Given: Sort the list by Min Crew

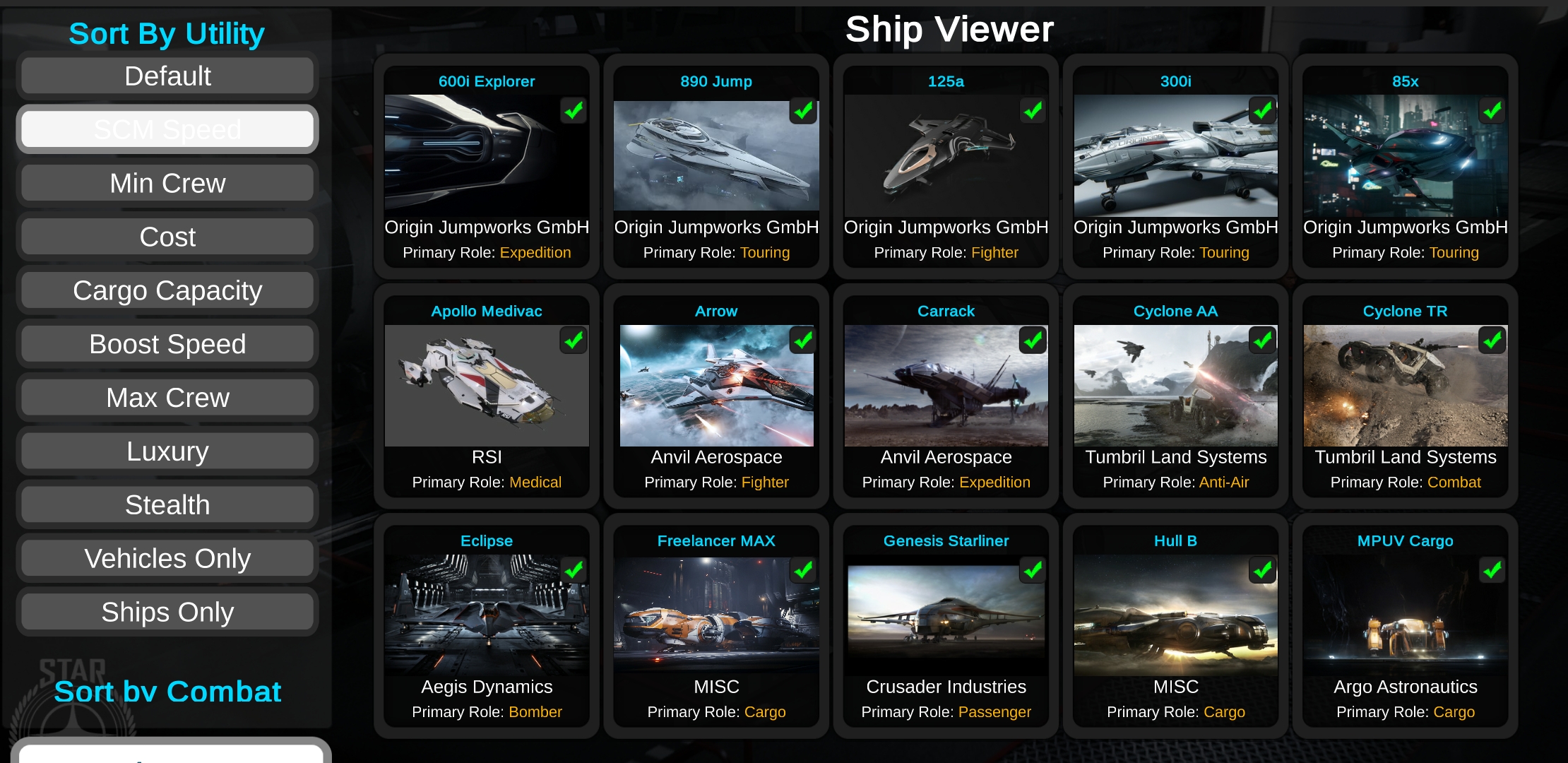Looking at the screenshot, I should coord(167,182).
